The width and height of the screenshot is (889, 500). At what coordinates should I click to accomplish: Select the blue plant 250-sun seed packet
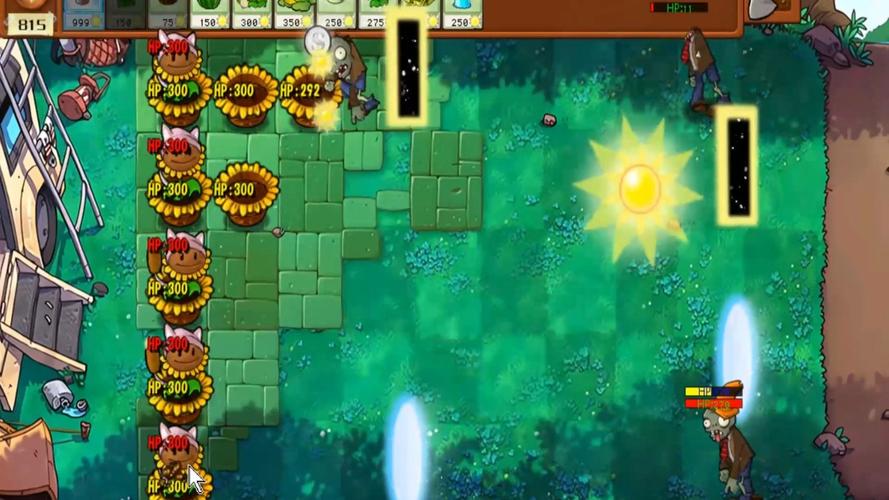pyautogui.click(x=461, y=13)
